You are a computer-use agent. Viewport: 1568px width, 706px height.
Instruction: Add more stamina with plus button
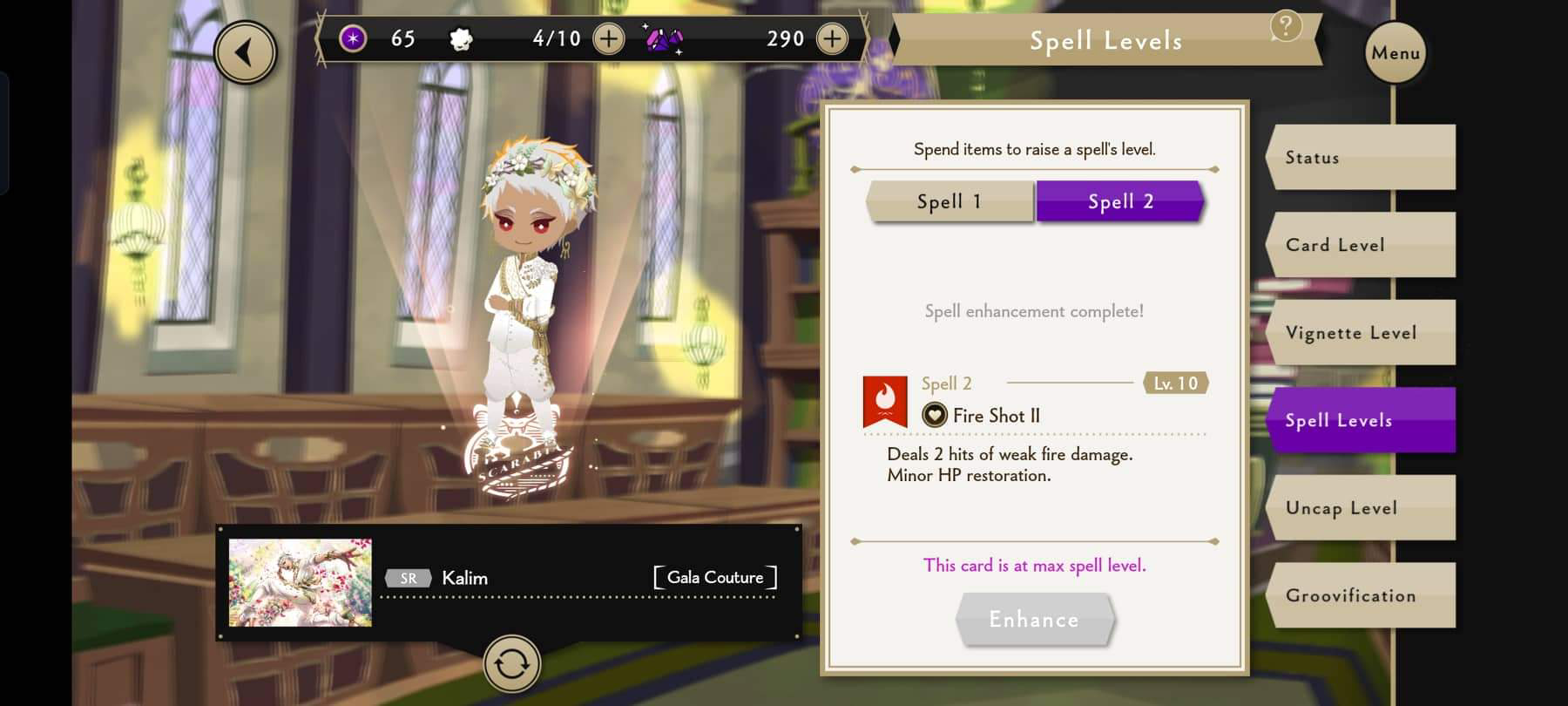click(x=608, y=39)
